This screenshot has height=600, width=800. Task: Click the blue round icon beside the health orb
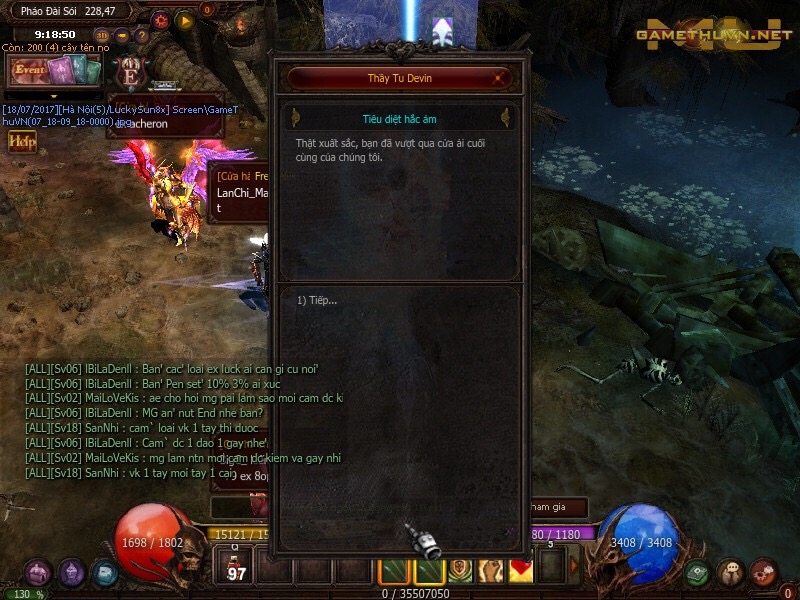(104, 573)
